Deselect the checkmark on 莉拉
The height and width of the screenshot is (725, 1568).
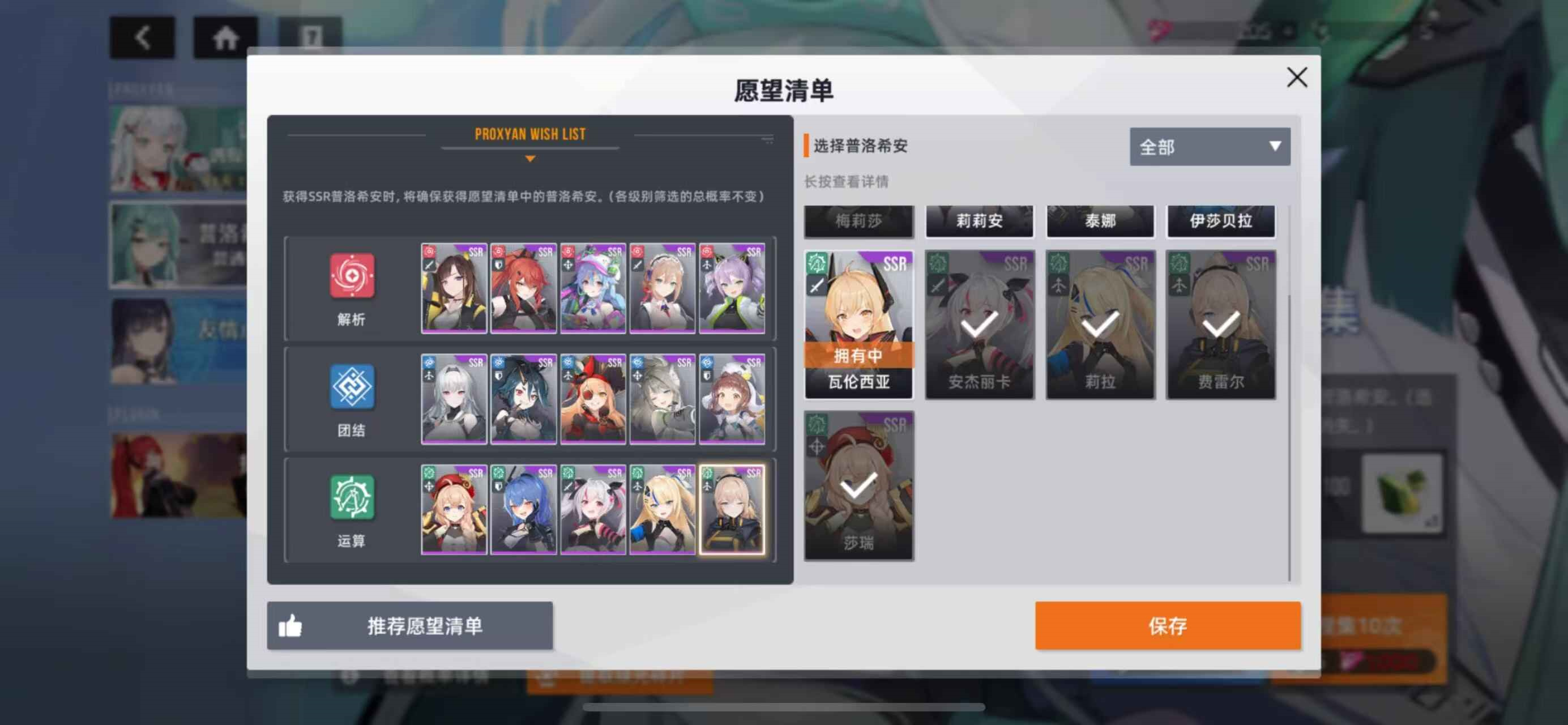[1100, 326]
